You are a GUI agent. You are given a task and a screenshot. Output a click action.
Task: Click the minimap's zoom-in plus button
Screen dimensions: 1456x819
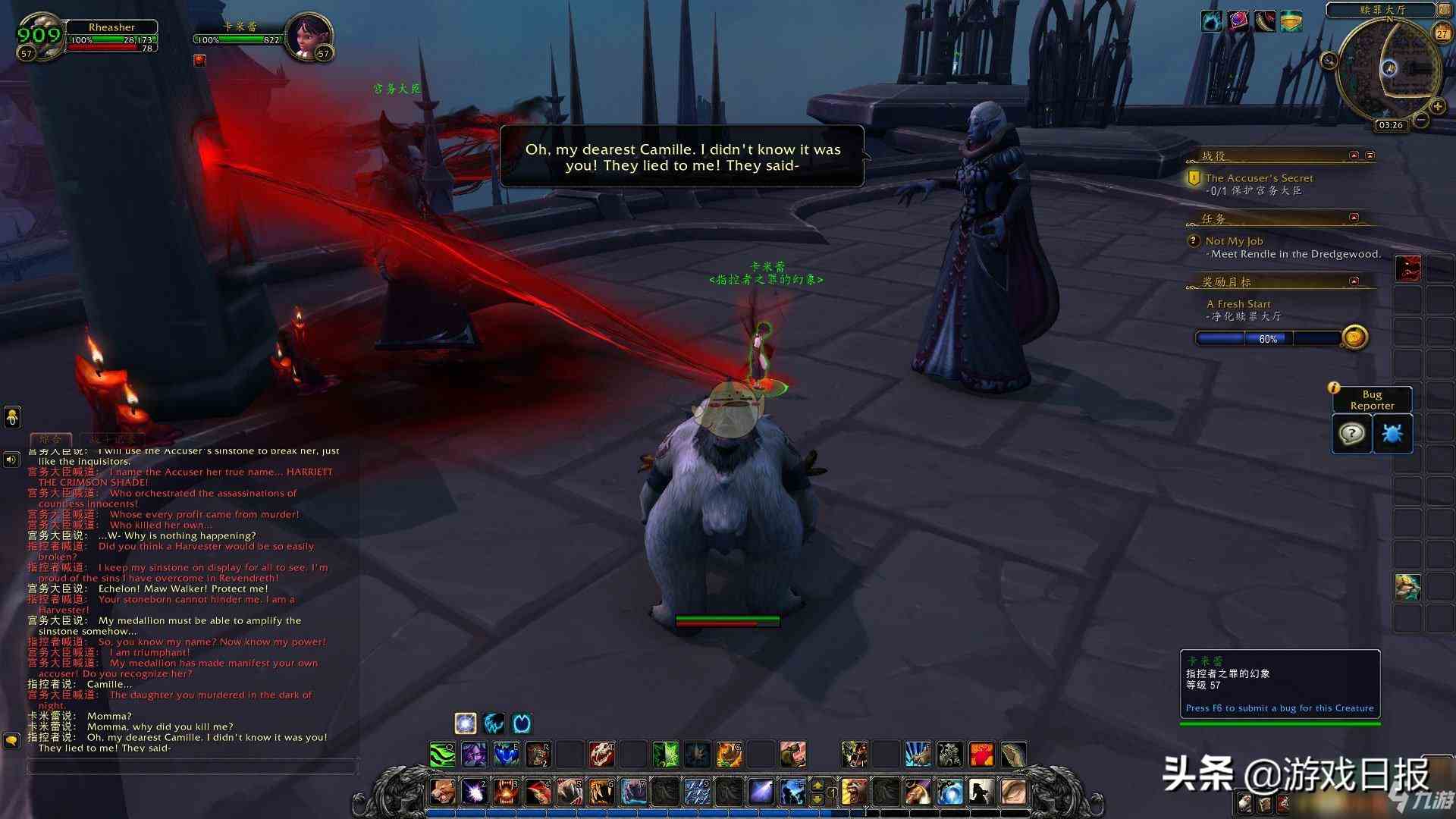[x=1437, y=107]
